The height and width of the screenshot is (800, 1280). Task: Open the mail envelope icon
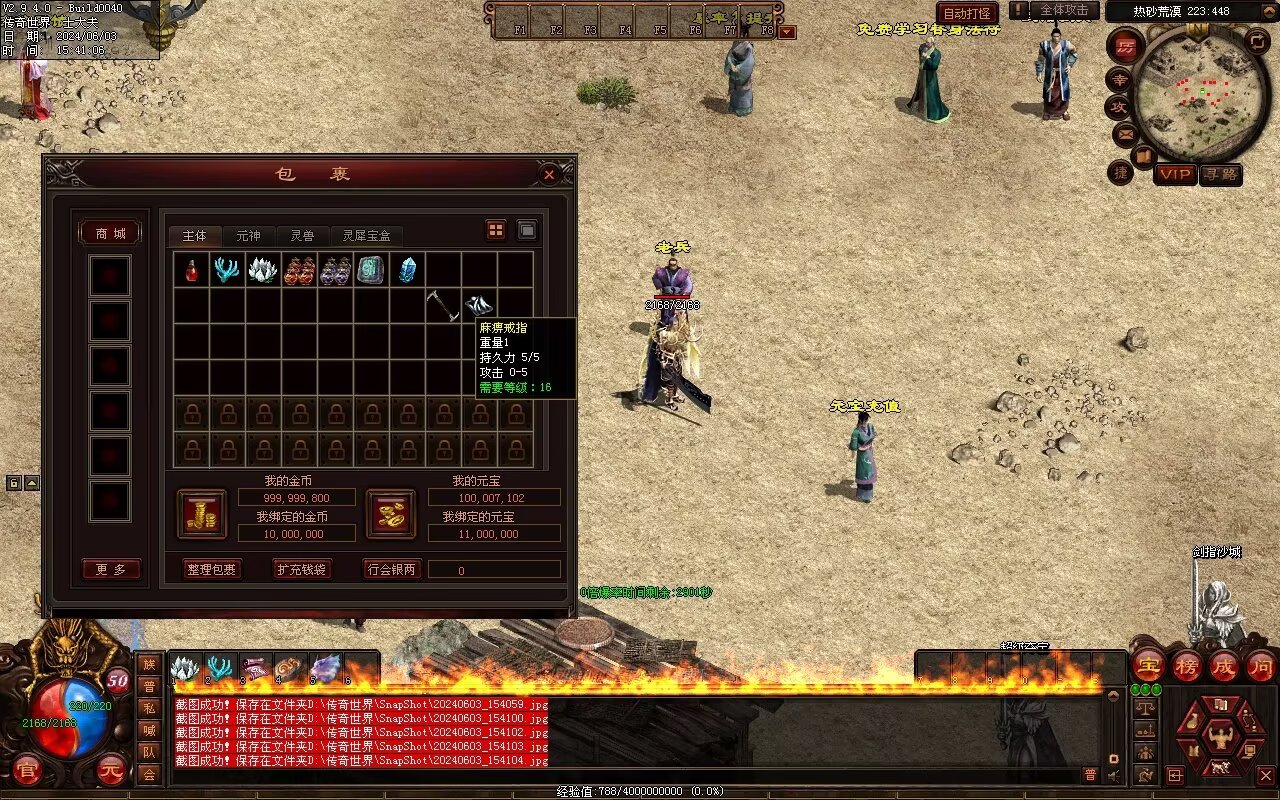[x=1125, y=133]
